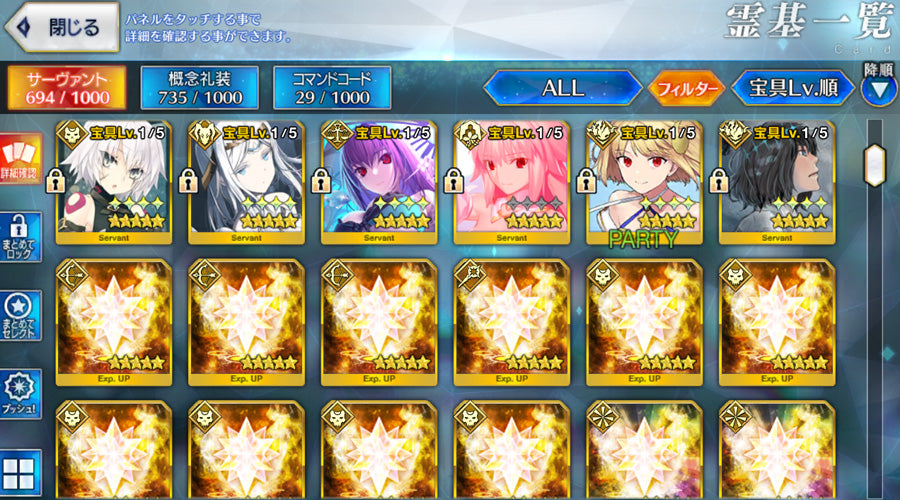Choose the ALL class selector
This screenshot has width=900, height=500.
[x=562, y=88]
